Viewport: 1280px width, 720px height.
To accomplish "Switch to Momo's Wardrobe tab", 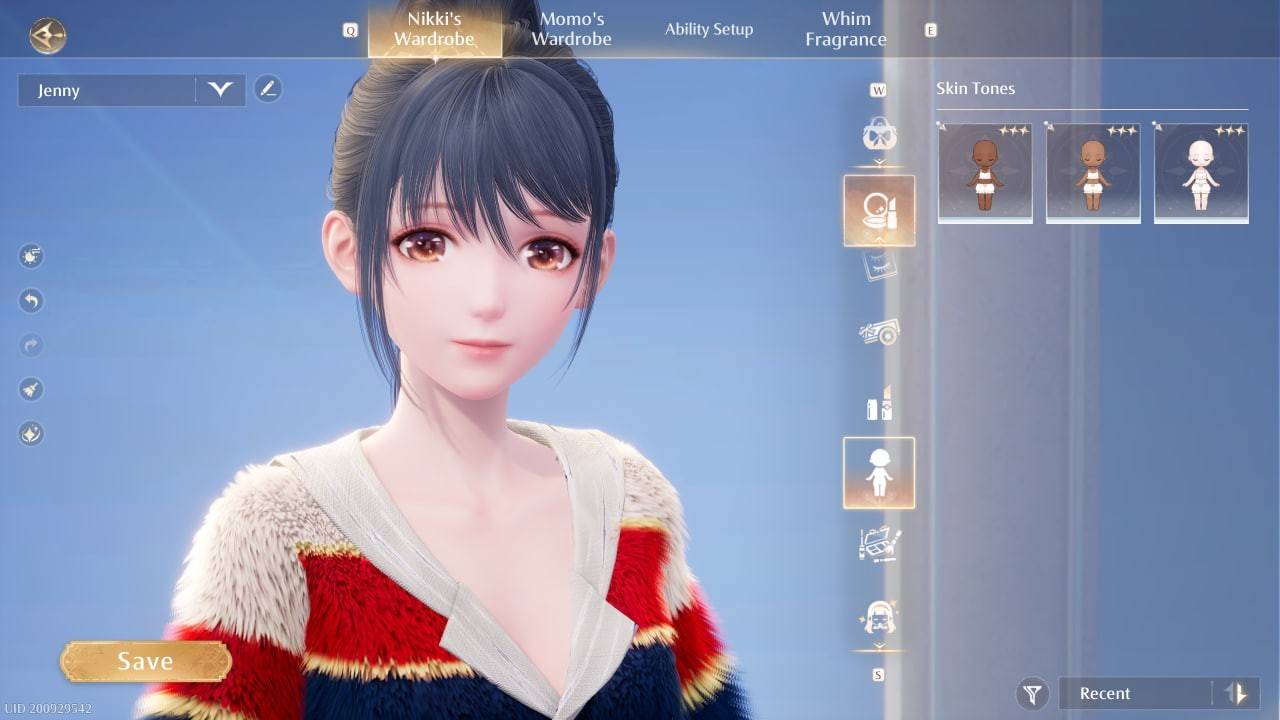I will 570,28.
